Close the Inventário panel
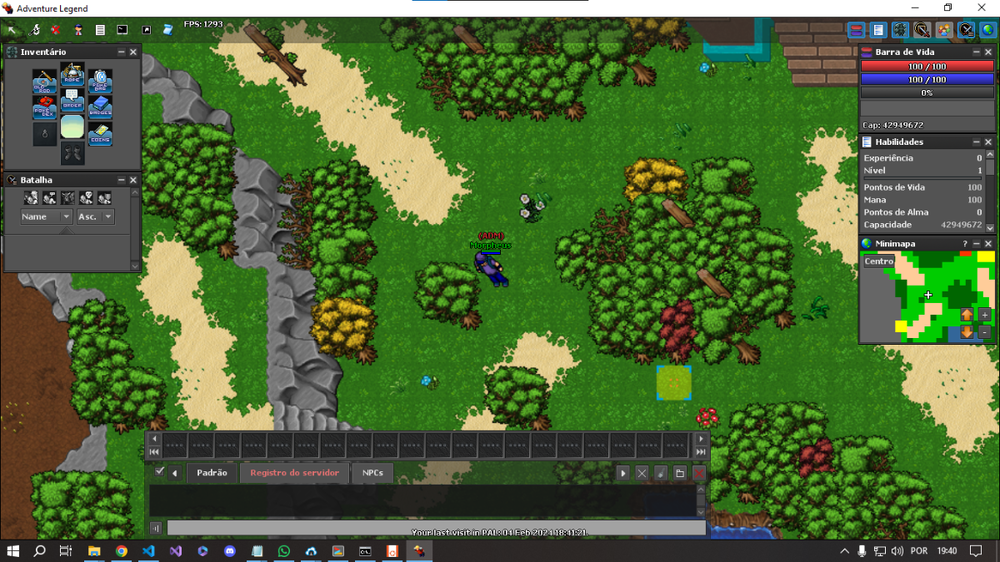The height and width of the screenshot is (562, 1000). point(134,52)
